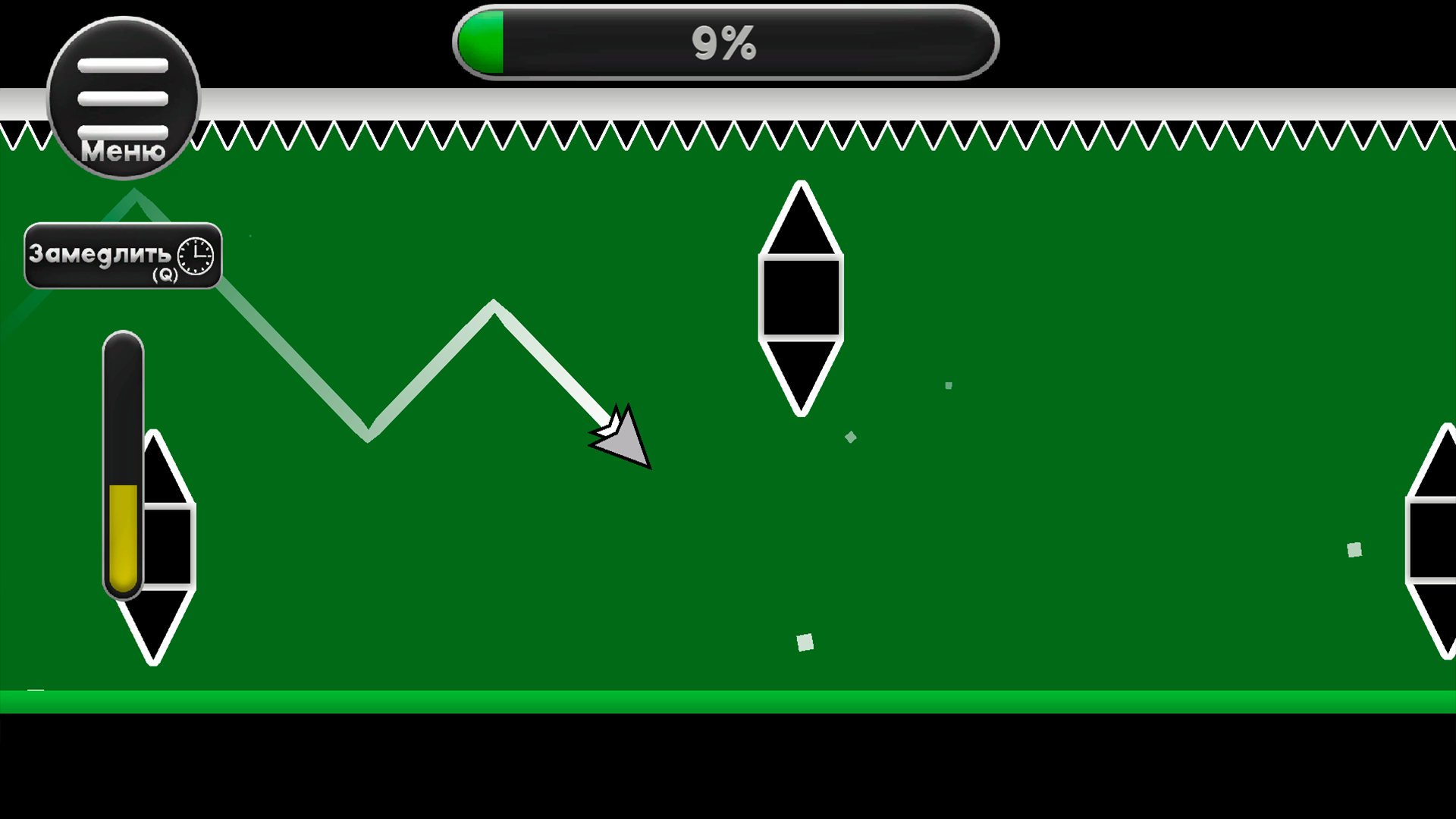Click the 9% progress readout
This screenshot has width=1456, height=819.
coord(724,43)
